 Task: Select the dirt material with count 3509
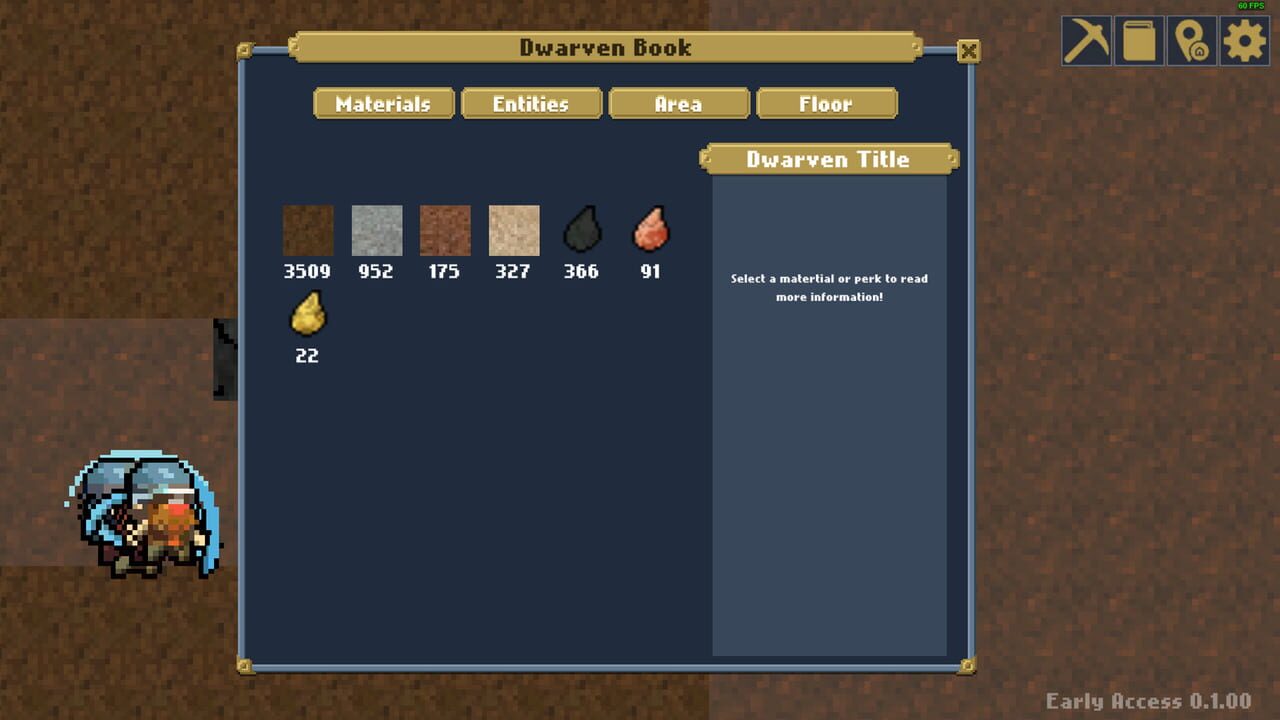[308, 228]
